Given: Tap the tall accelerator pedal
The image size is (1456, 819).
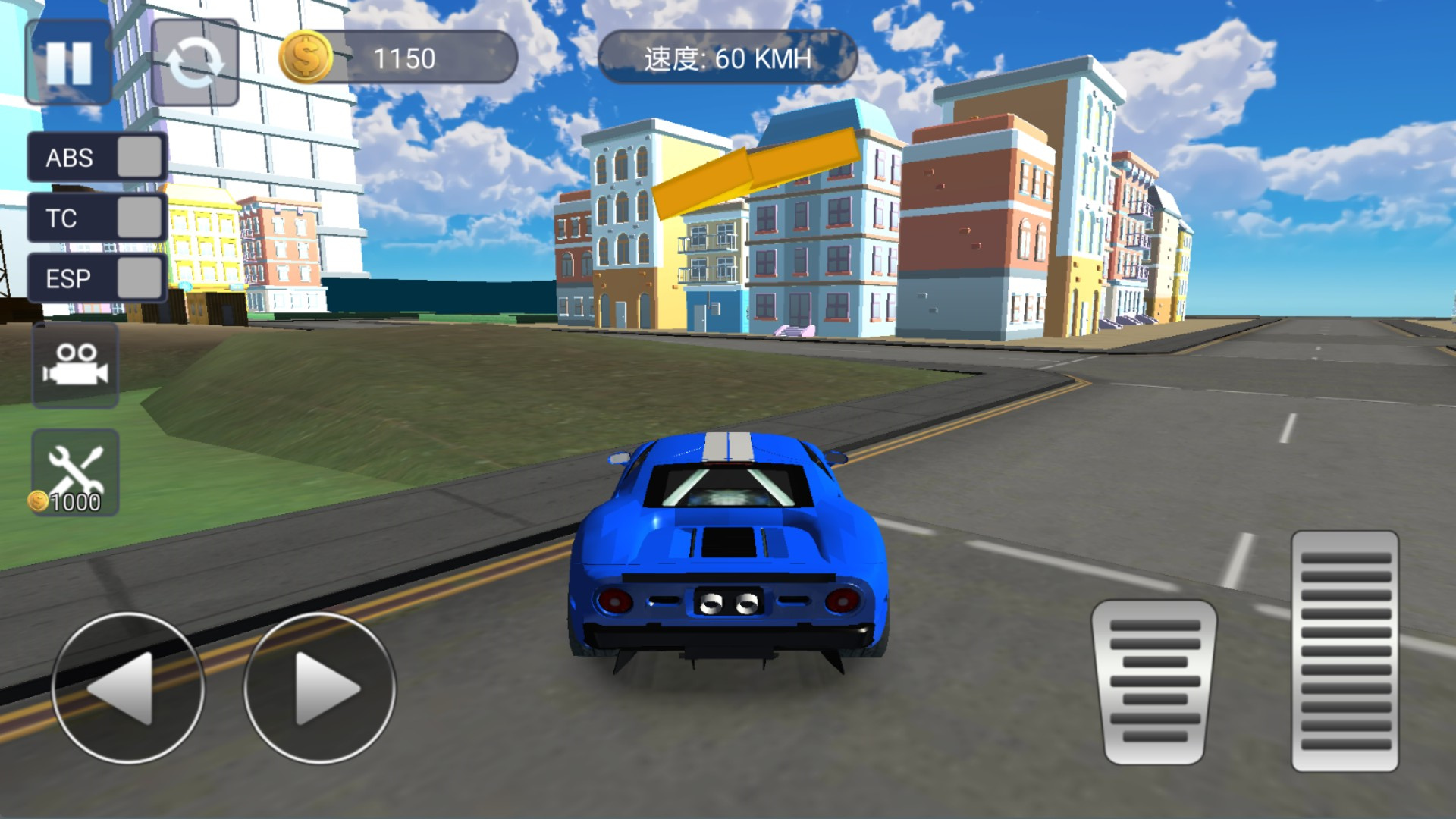Looking at the screenshot, I should (x=1345, y=651).
